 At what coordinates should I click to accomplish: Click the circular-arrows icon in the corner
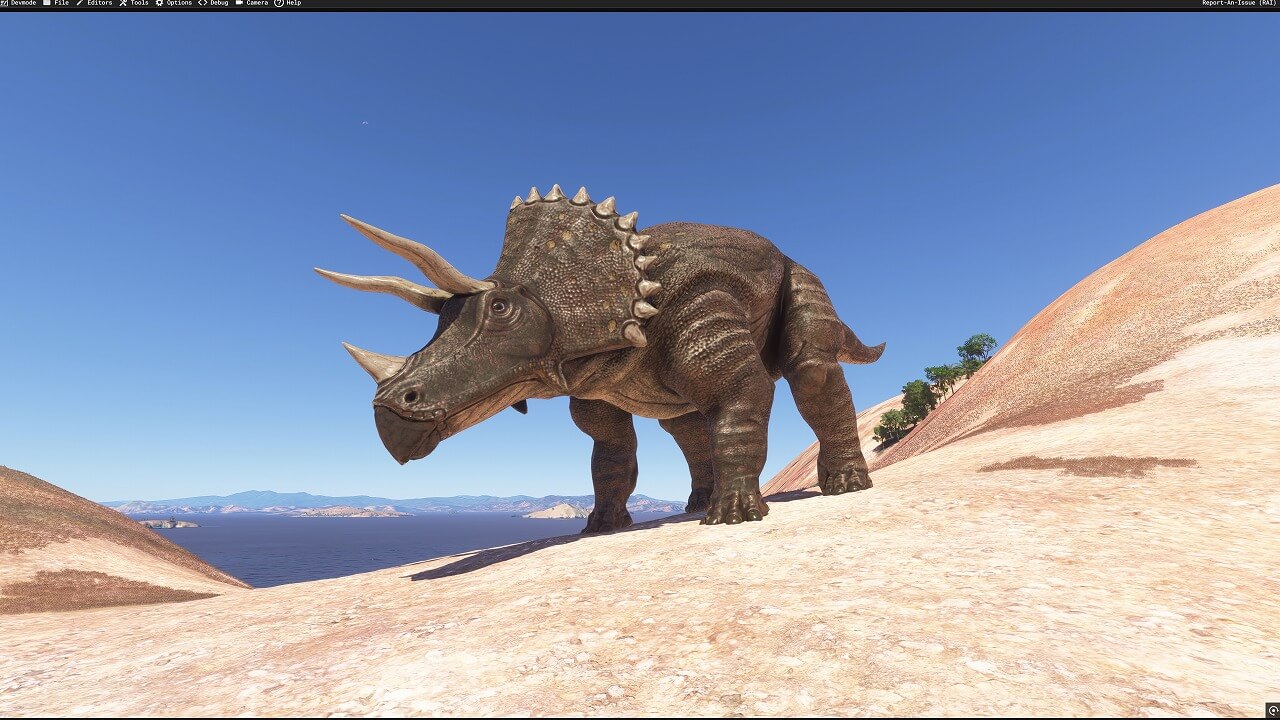click(1272, 711)
